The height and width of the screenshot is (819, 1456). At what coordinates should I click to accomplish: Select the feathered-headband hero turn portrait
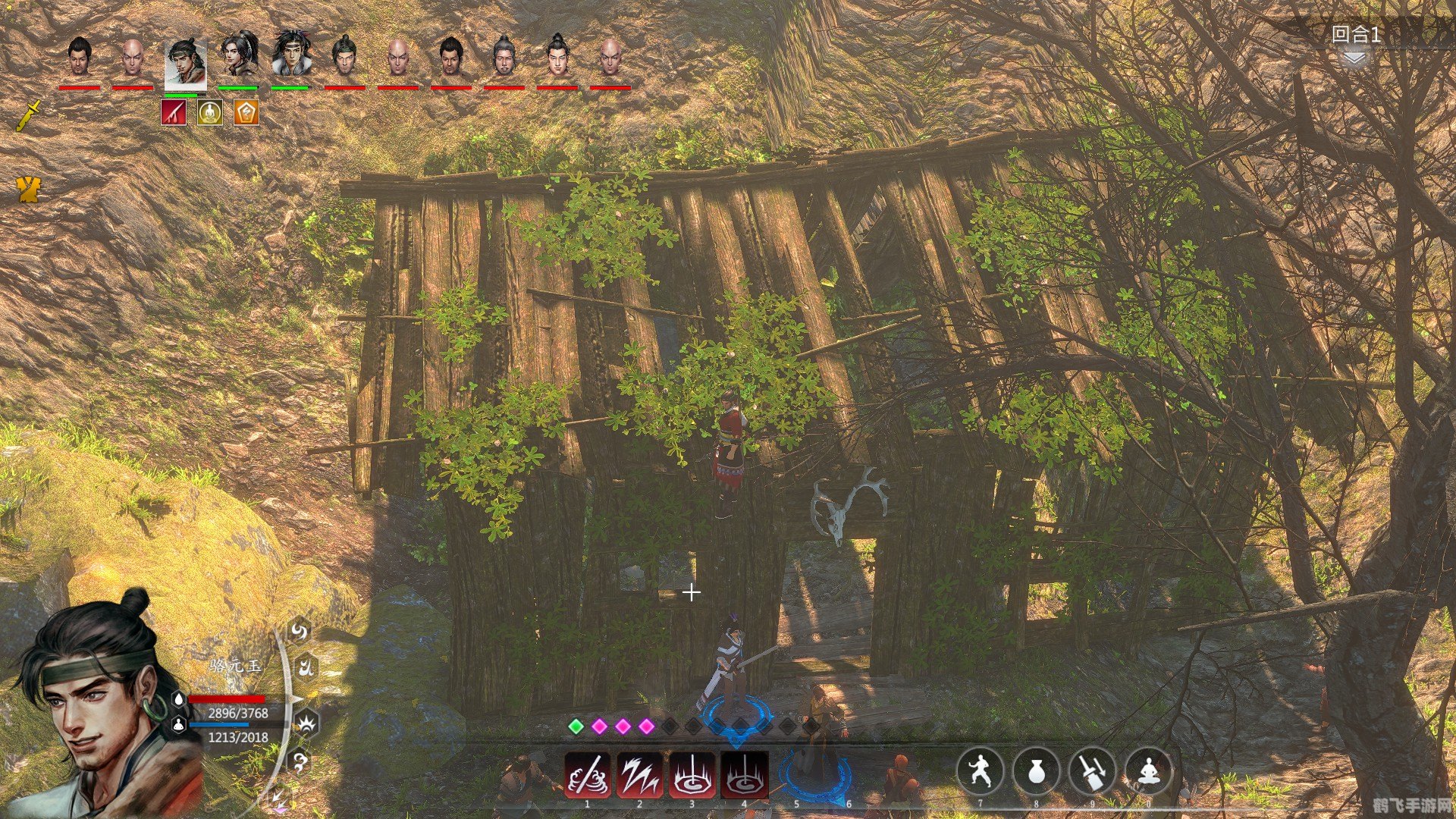point(291,55)
